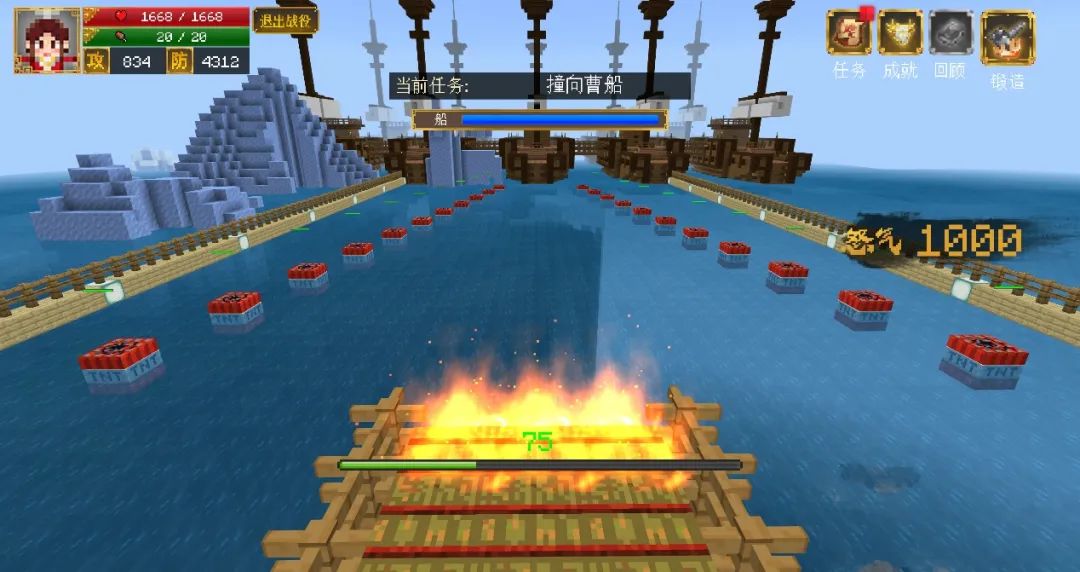Click the 退出战役 (exit campaign) button
Image resolution: width=1080 pixels, height=572 pixels.
tap(285, 20)
